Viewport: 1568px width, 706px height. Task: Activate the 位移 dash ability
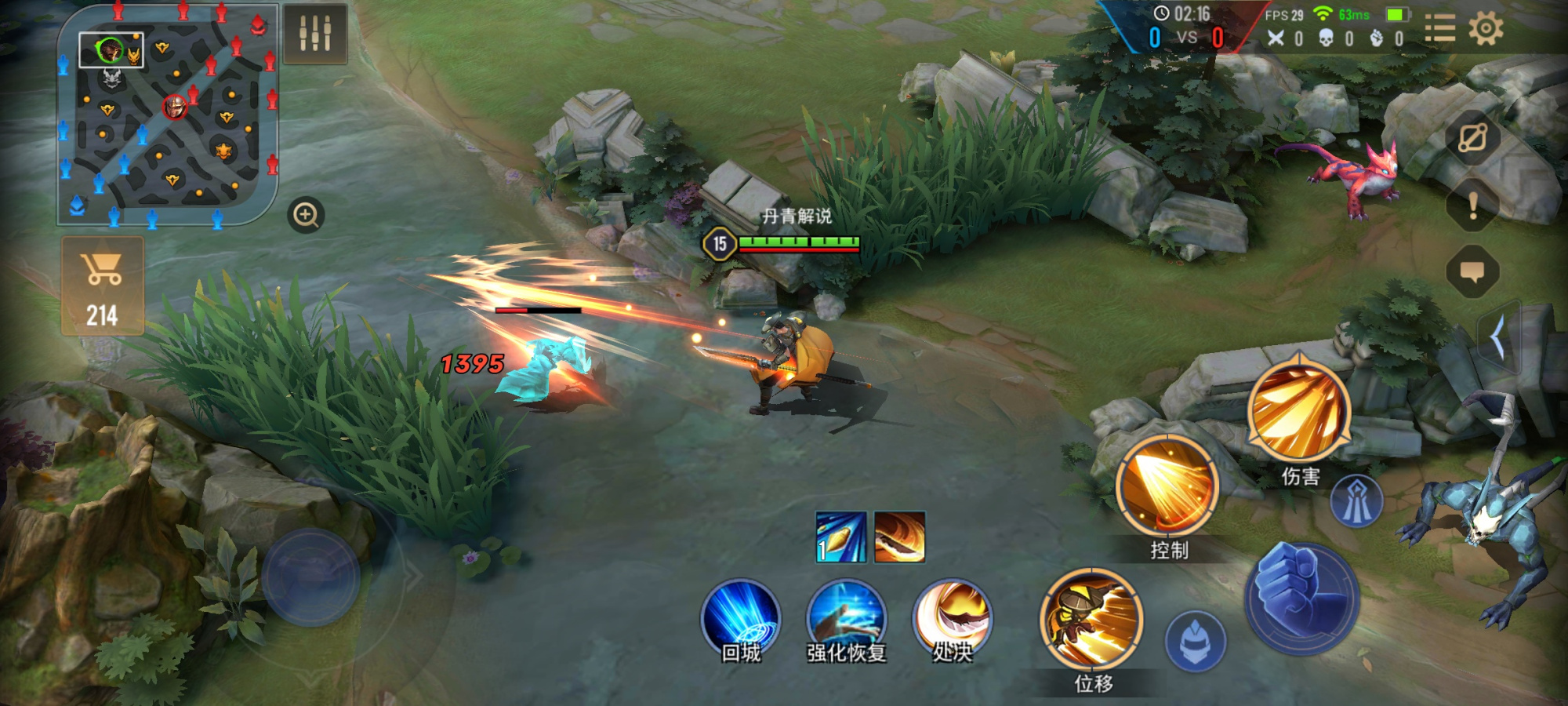[x=1092, y=621]
